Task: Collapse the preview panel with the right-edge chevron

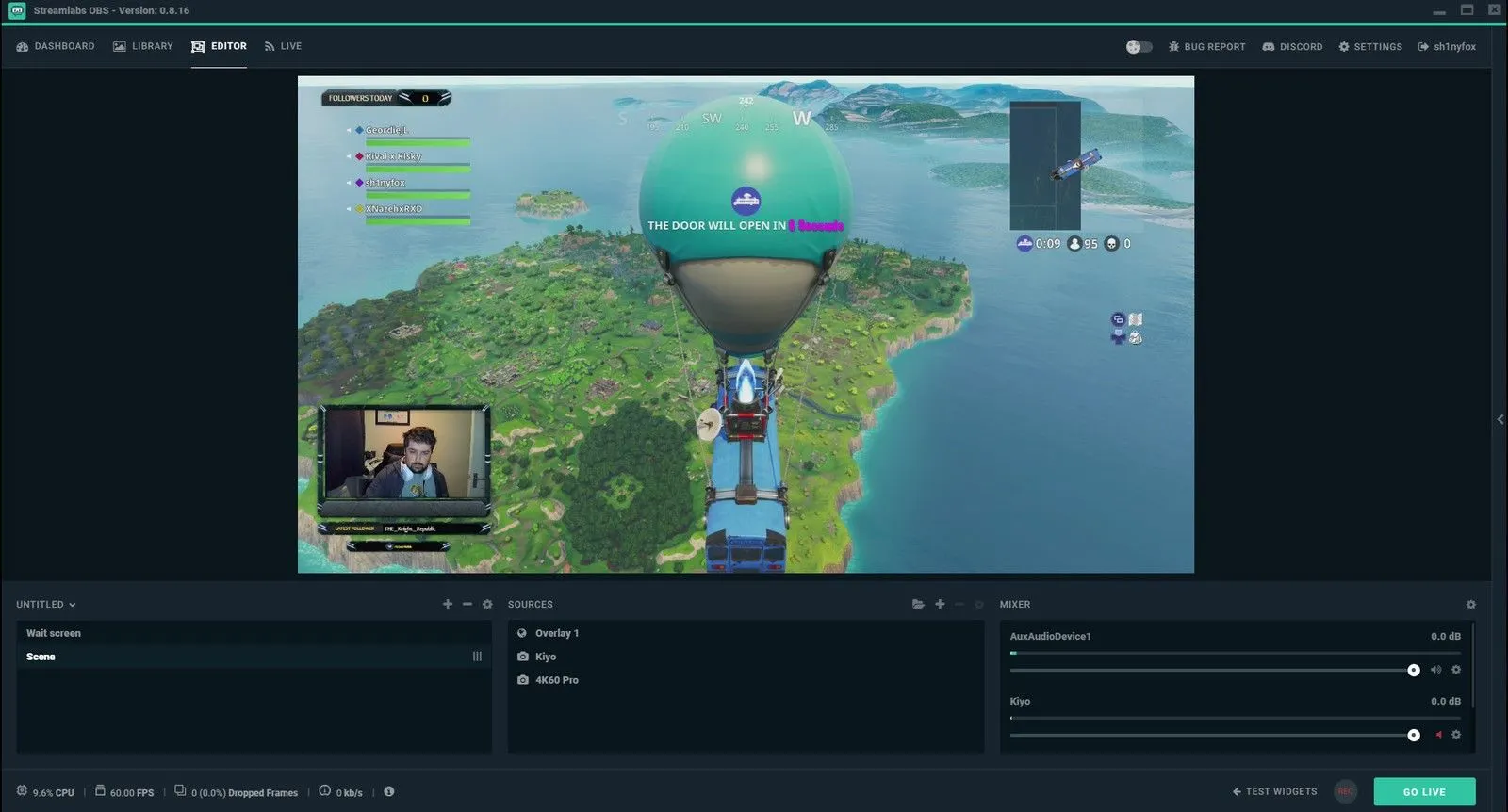Action: pos(1500,419)
